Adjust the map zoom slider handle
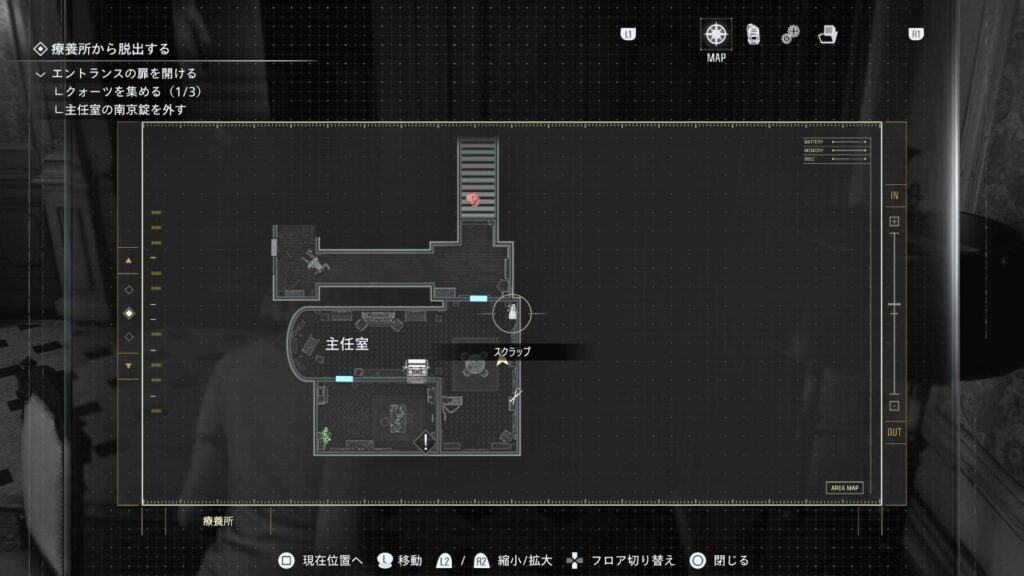 tap(894, 305)
